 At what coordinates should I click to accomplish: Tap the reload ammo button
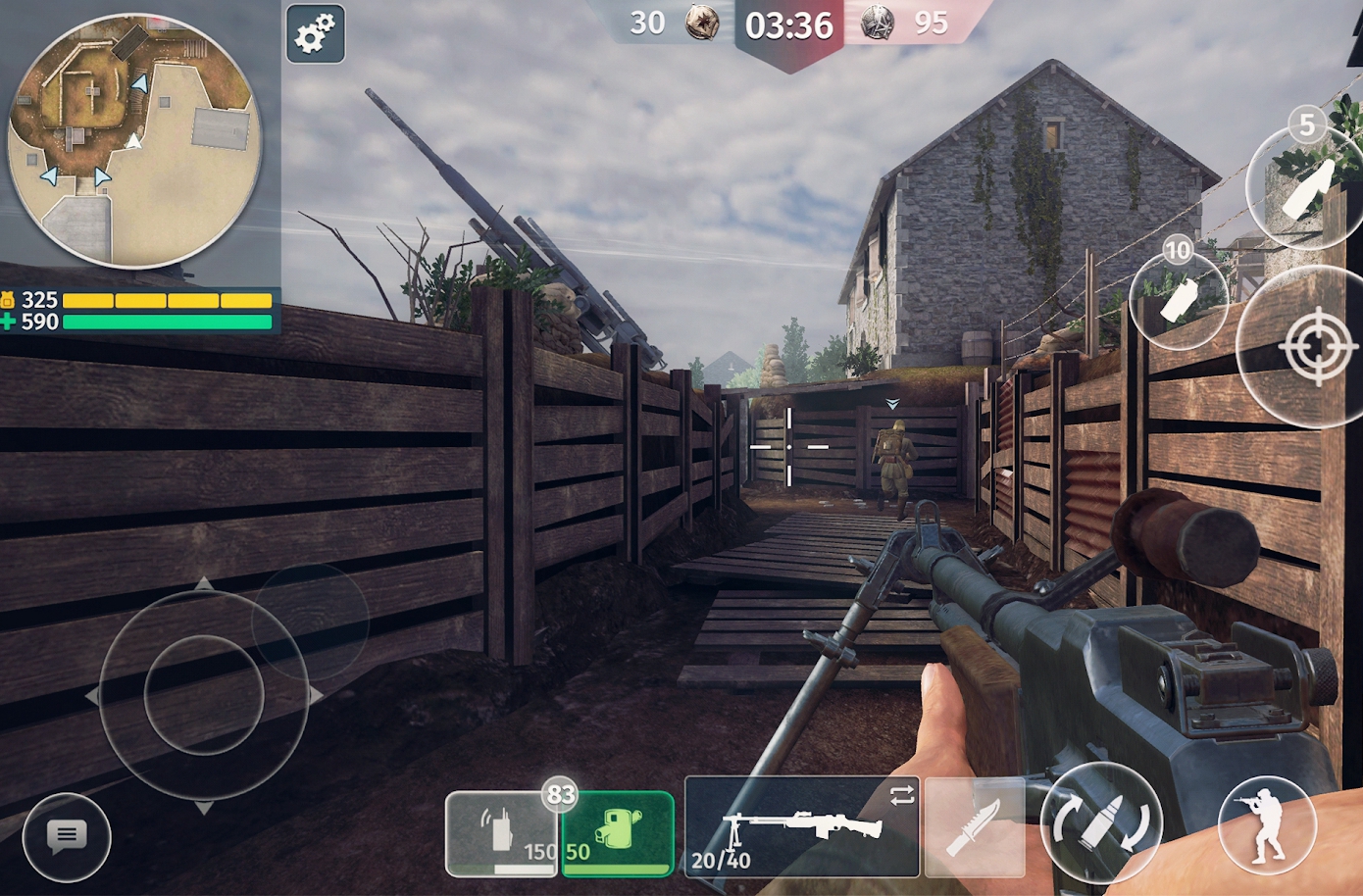[1100, 823]
